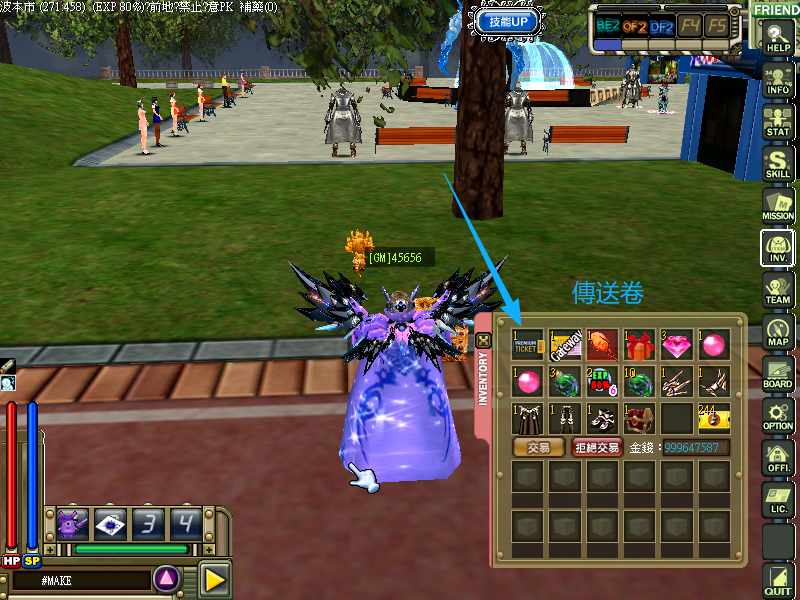This screenshot has height=600, width=800.
Task: Open the HELP menu
Action: click(777, 38)
